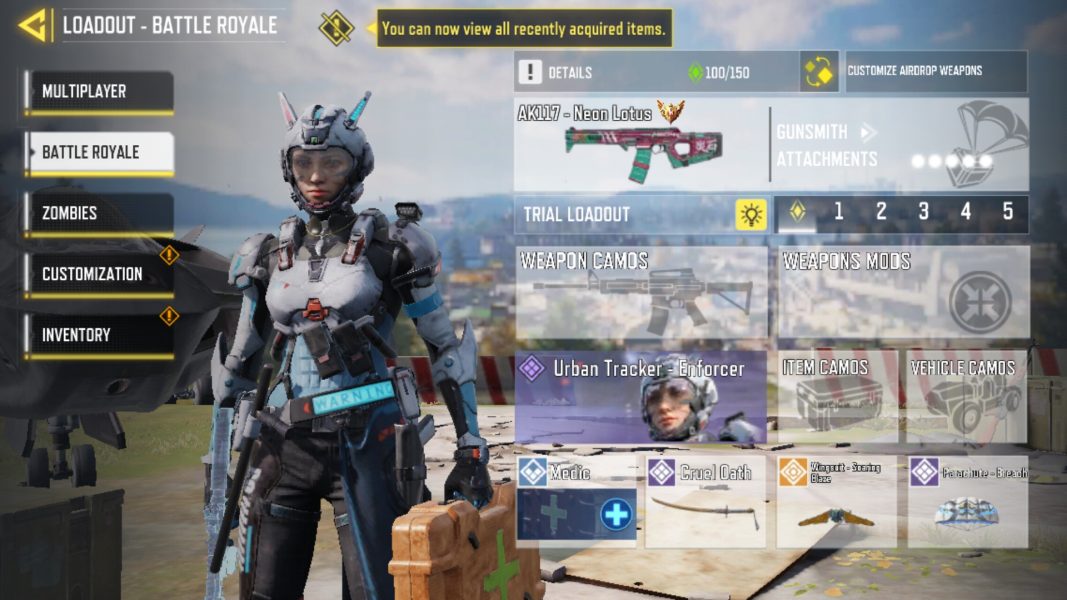Open Vehicle Camos
1067x600 pixels.
[966, 397]
